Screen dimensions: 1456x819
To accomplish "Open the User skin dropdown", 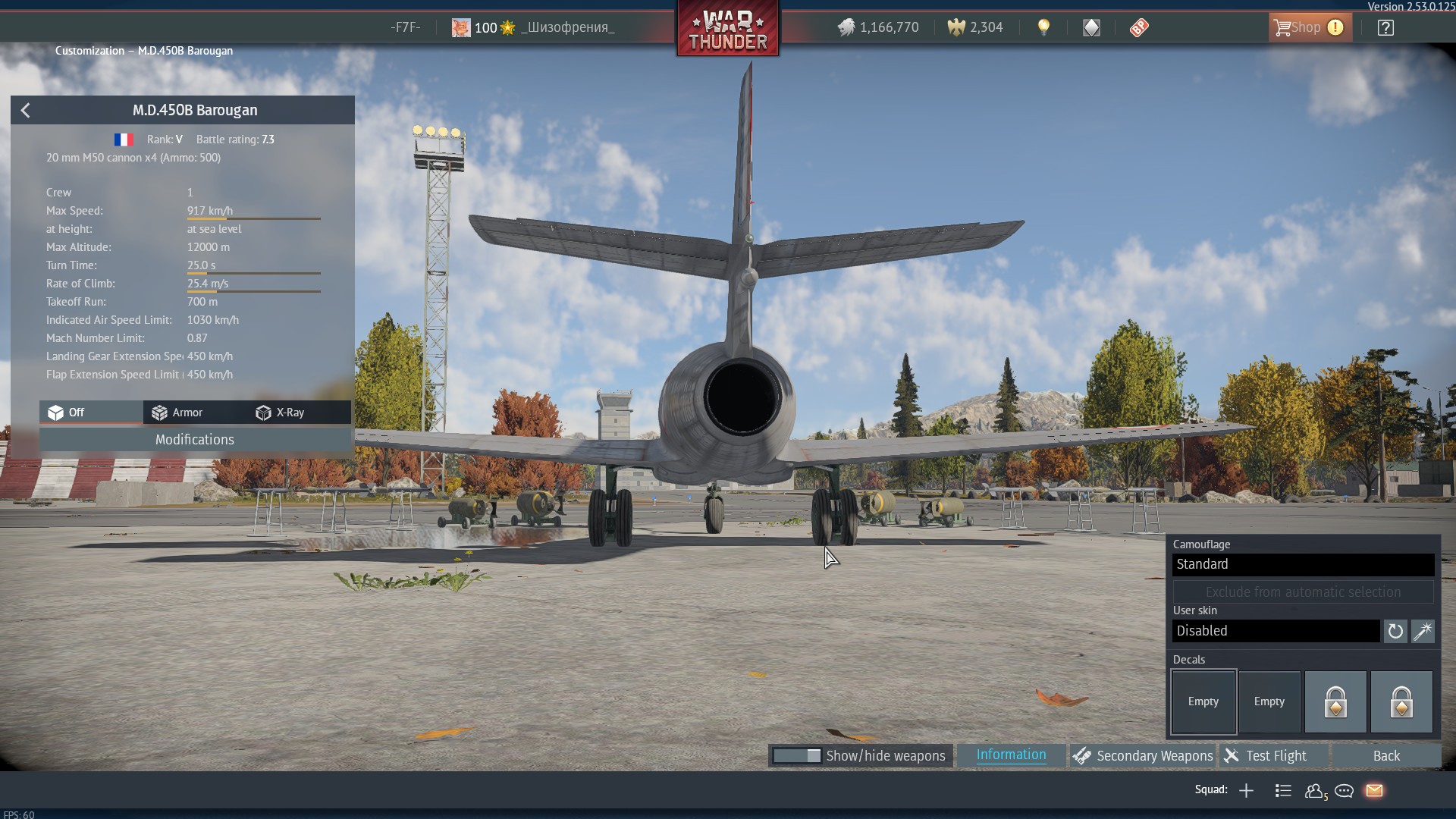I will pos(1276,631).
